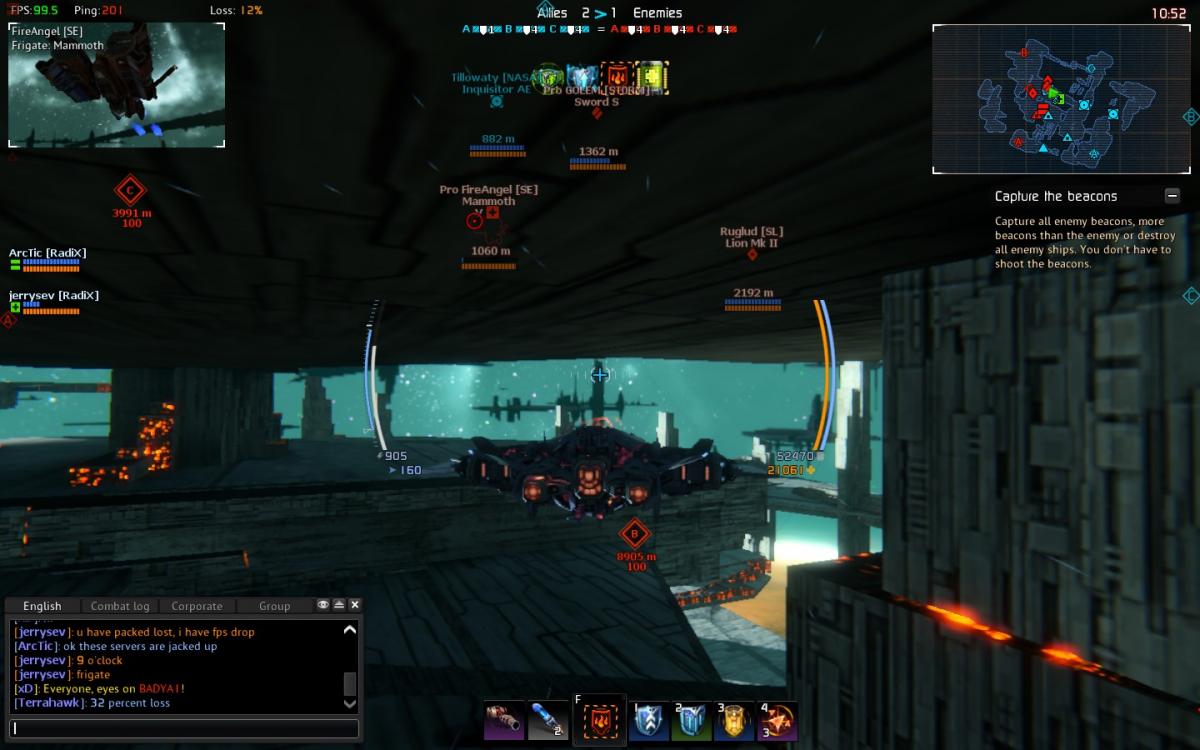This screenshot has height=750, width=1200.
Task: Trigger the golden shield module
Action: coord(735,721)
